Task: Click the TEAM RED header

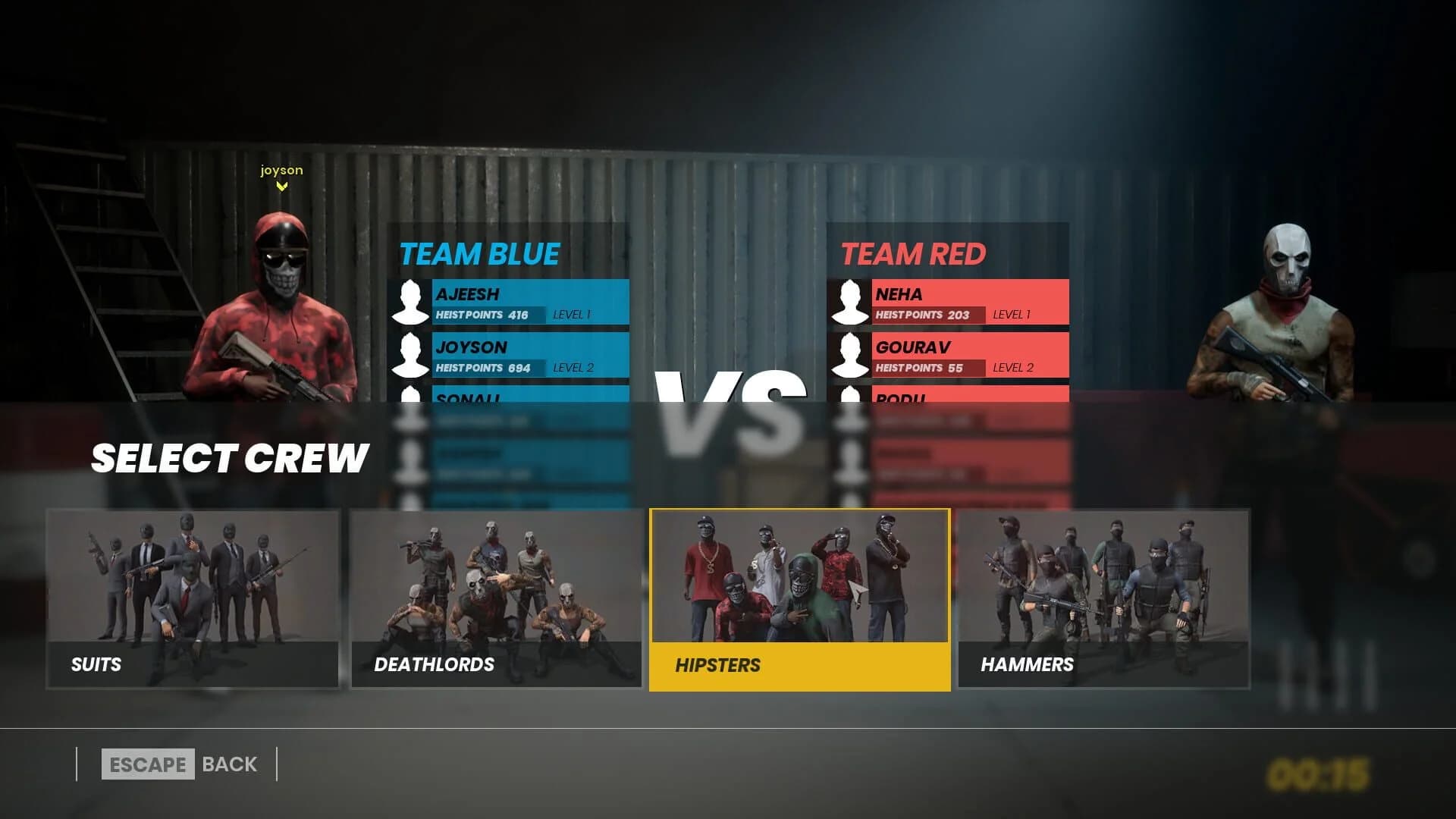Action: click(x=914, y=254)
